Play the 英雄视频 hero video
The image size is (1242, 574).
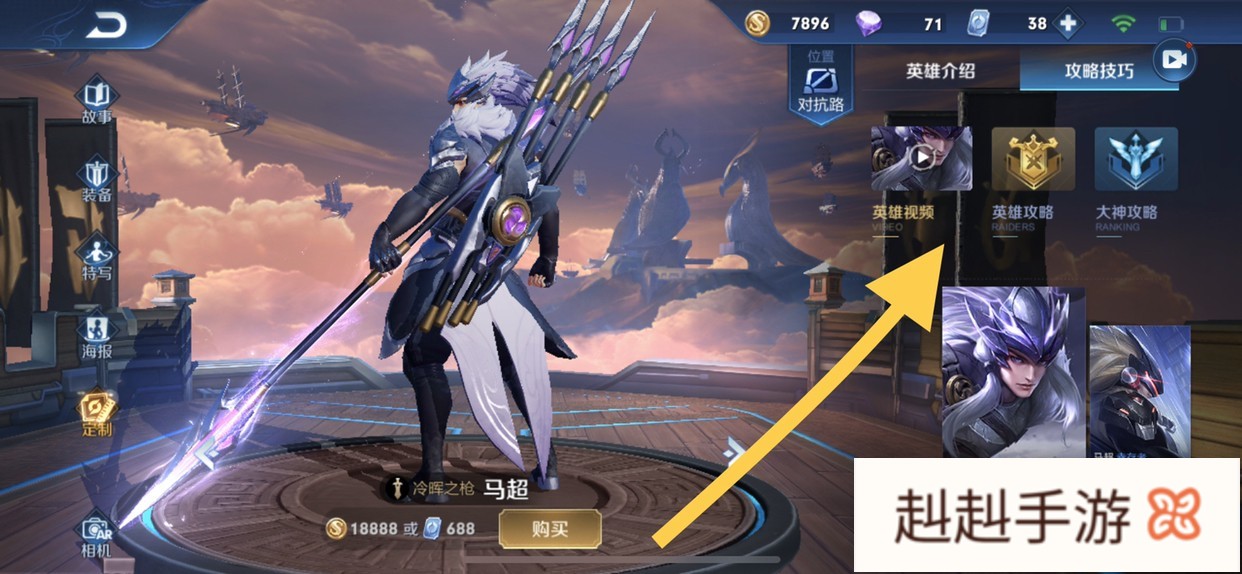921,160
